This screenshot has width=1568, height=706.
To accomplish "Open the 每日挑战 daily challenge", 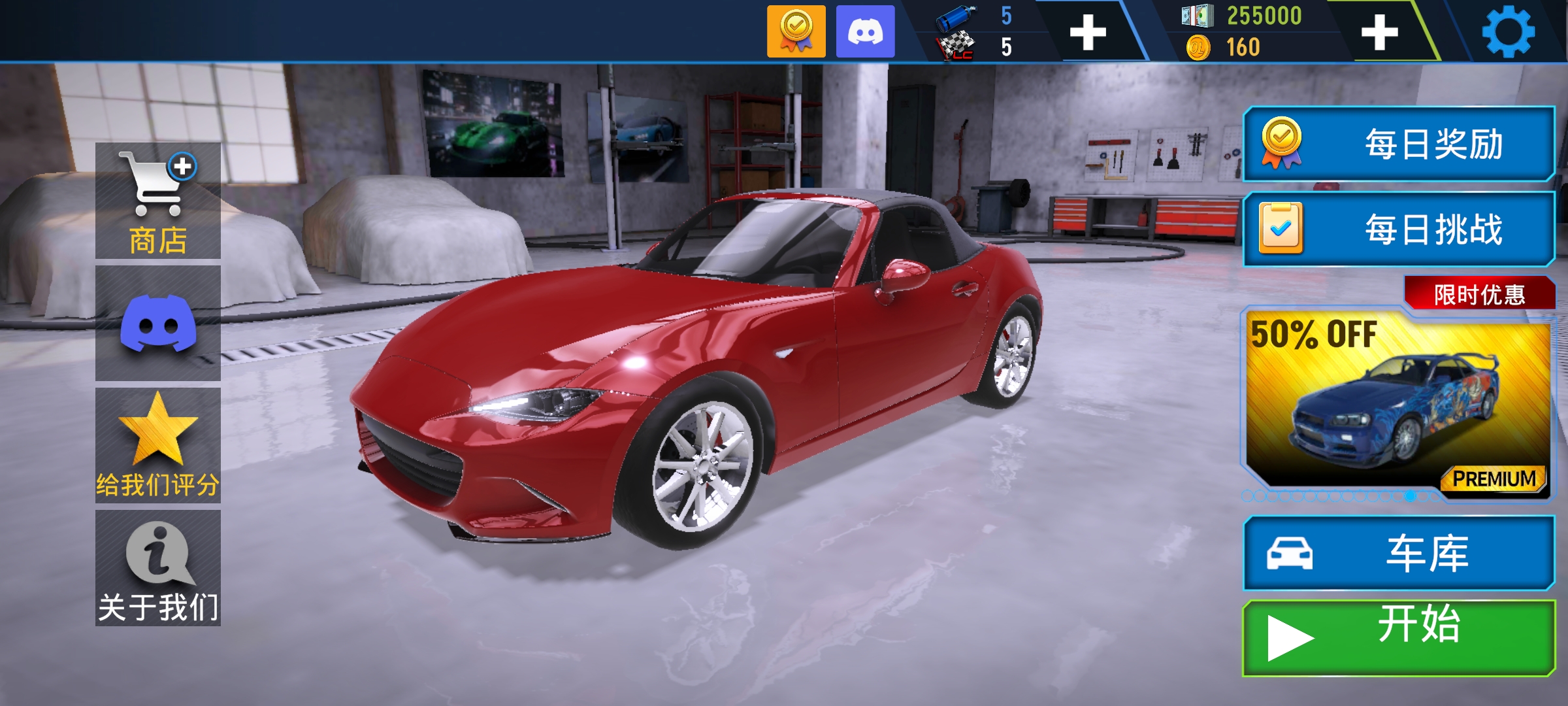I will (x=1398, y=229).
